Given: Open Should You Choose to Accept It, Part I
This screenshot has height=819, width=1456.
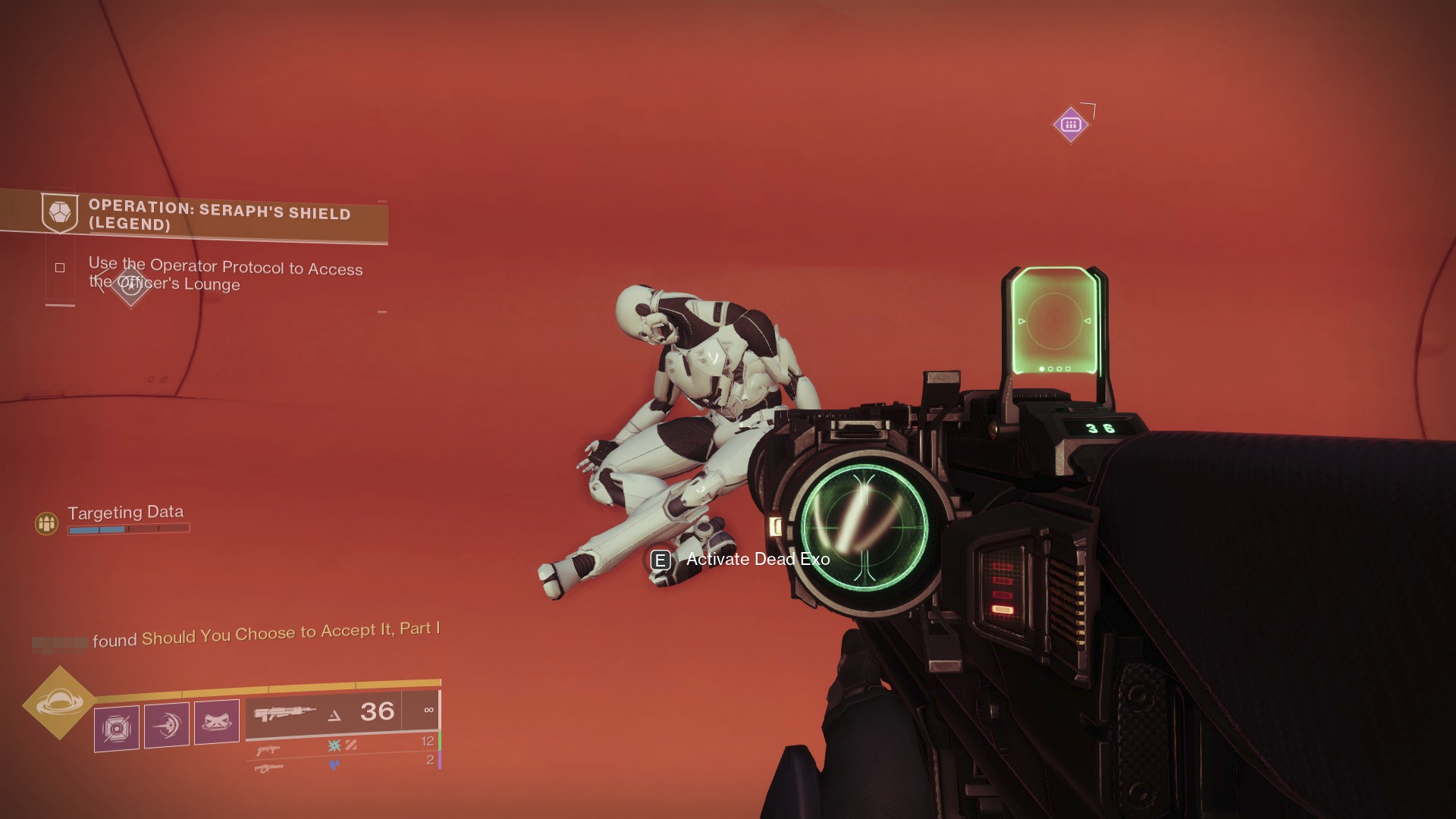Looking at the screenshot, I should tap(290, 631).
